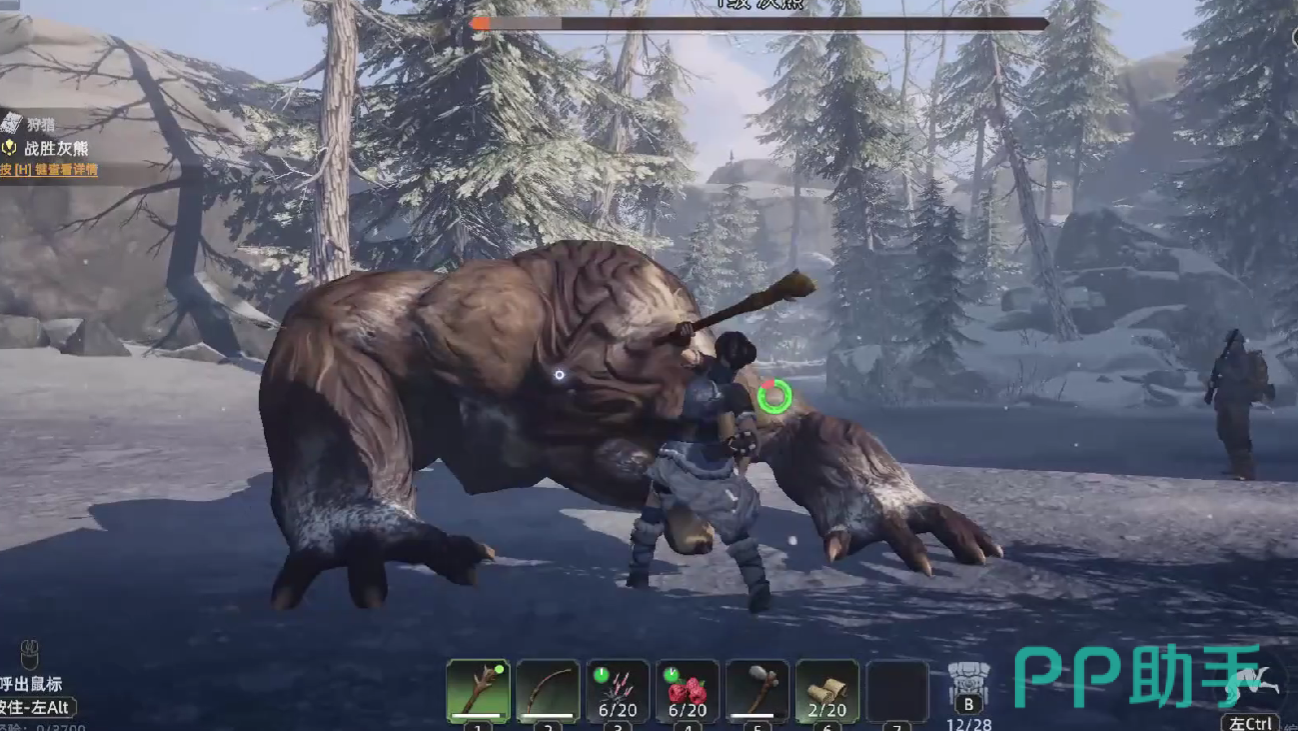The image size is (1298, 731).
Task: Select the stone hammer hotbar slot
Action: [758, 690]
